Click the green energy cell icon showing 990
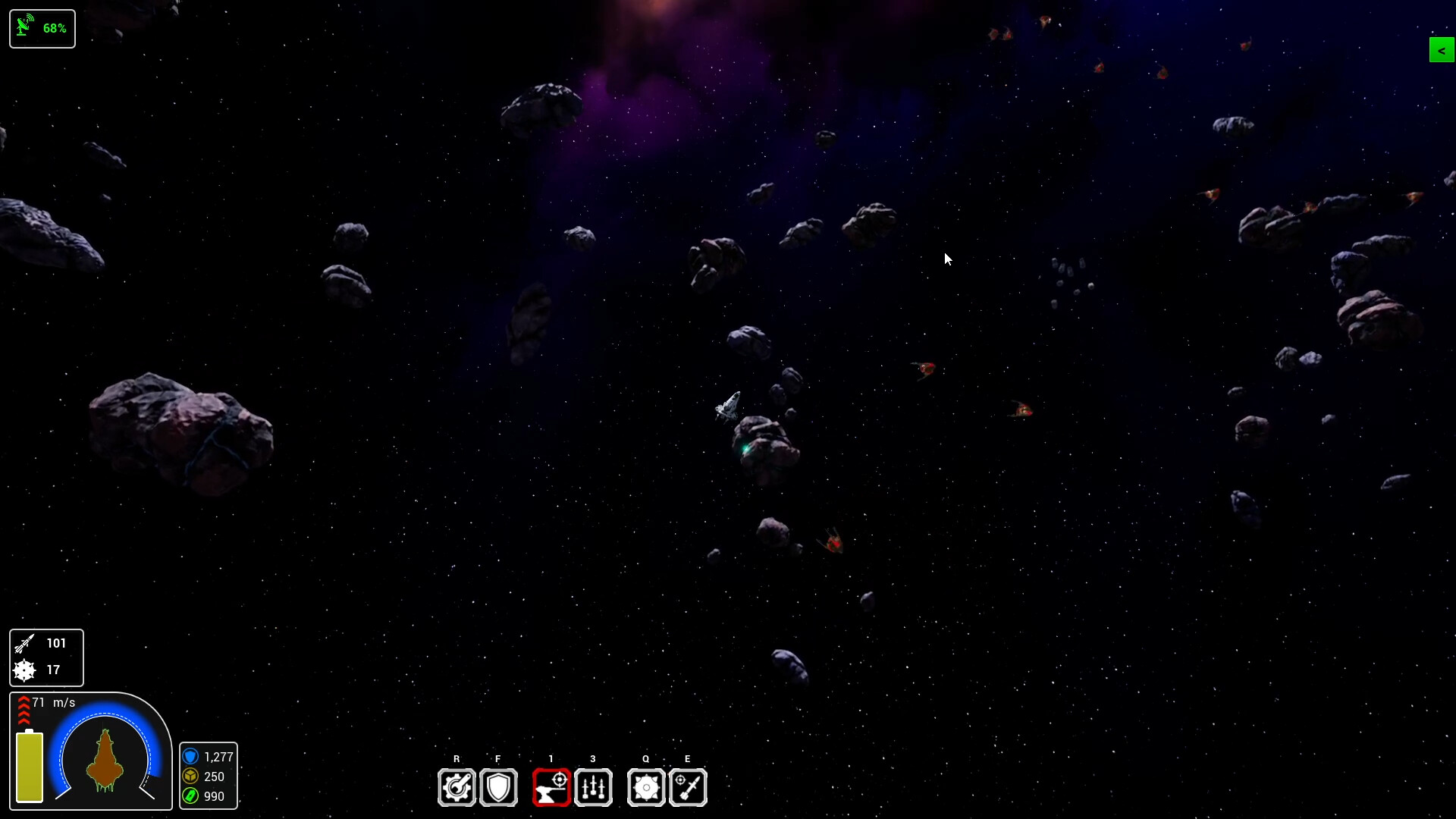Image resolution: width=1456 pixels, height=819 pixels. (x=190, y=796)
